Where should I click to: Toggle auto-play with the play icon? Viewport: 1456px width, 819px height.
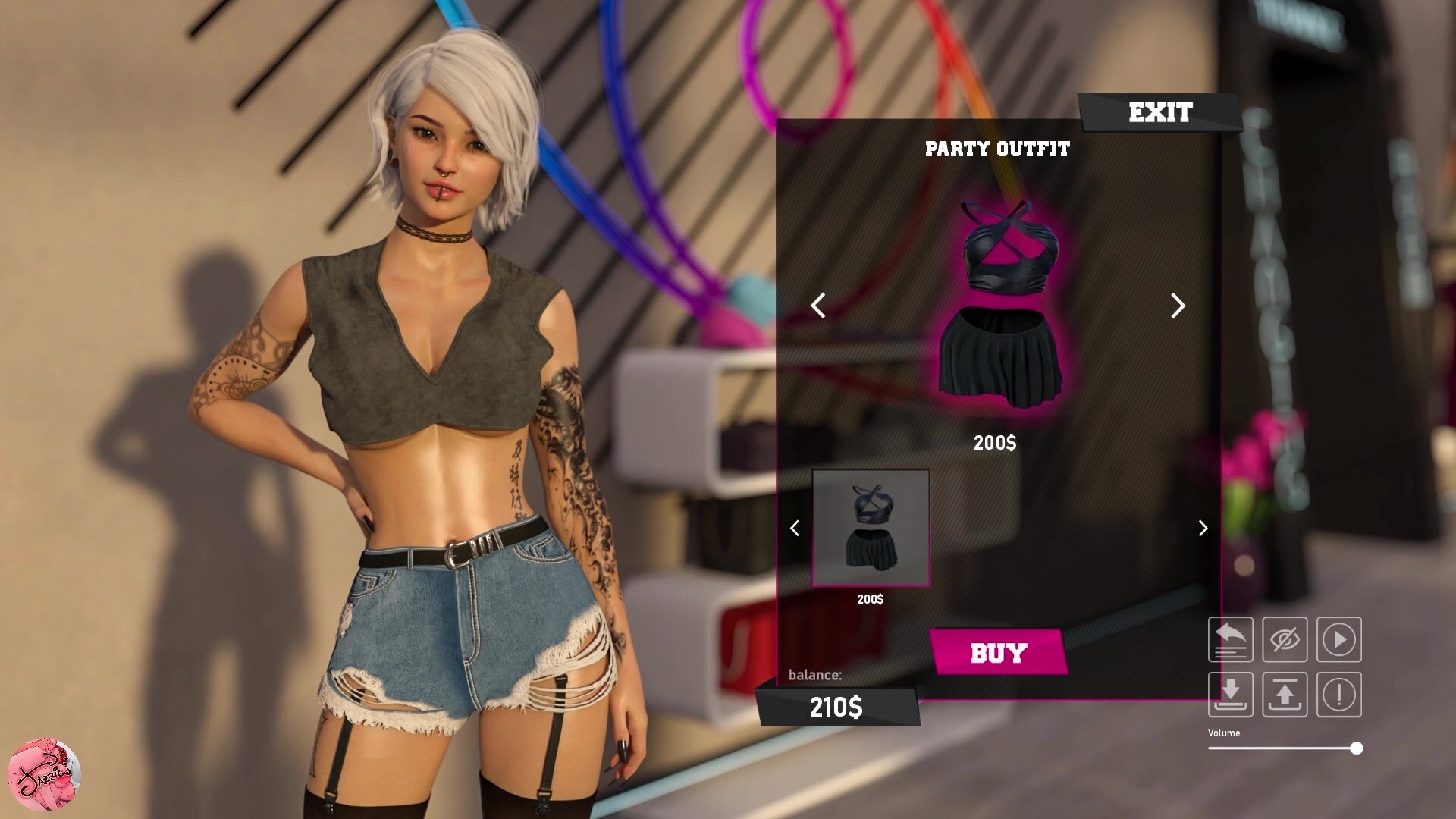pos(1339,639)
